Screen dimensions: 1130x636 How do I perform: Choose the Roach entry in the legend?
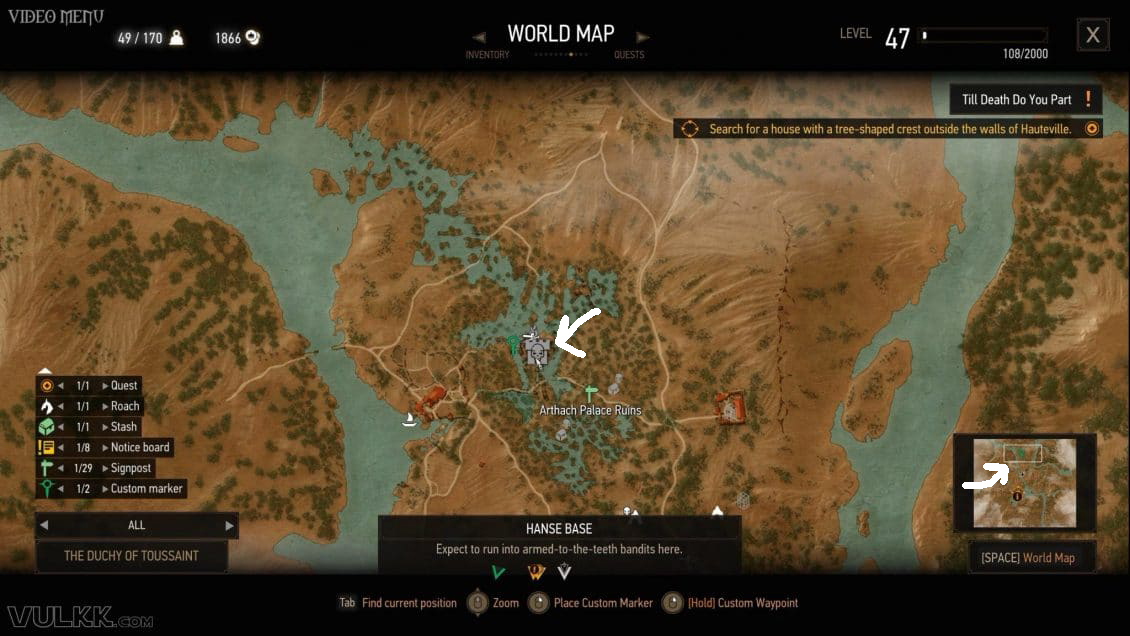point(125,406)
